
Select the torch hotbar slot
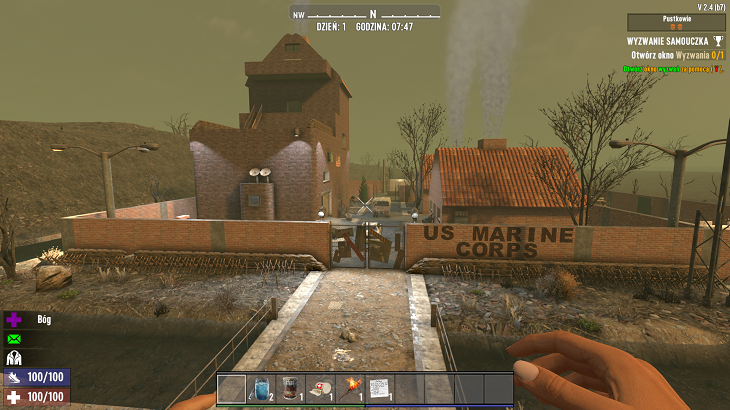pyautogui.click(x=349, y=388)
